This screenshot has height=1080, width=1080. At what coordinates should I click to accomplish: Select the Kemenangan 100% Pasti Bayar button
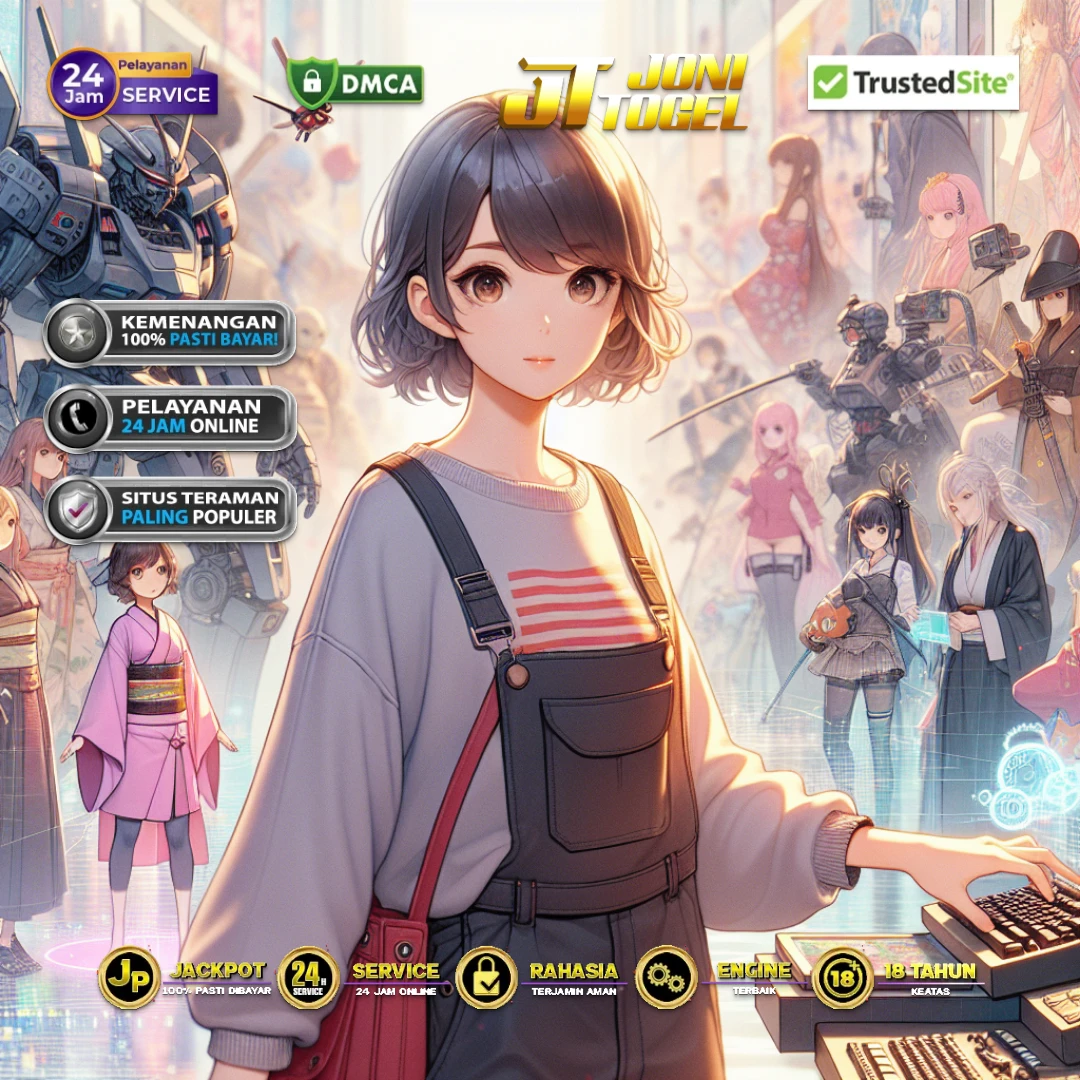tap(169, 333)
